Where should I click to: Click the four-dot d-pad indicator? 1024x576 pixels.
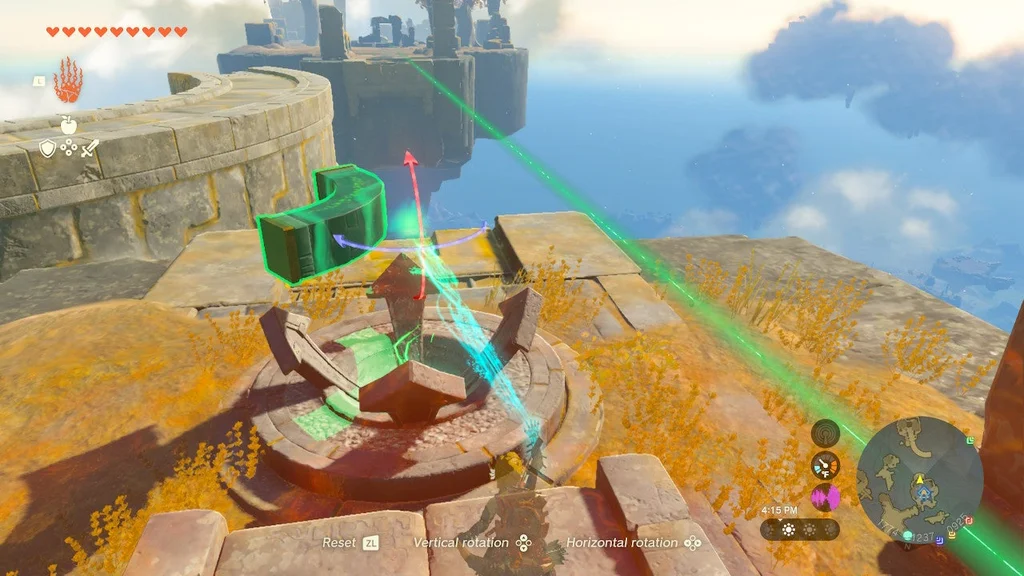click(x=68, y=148)
